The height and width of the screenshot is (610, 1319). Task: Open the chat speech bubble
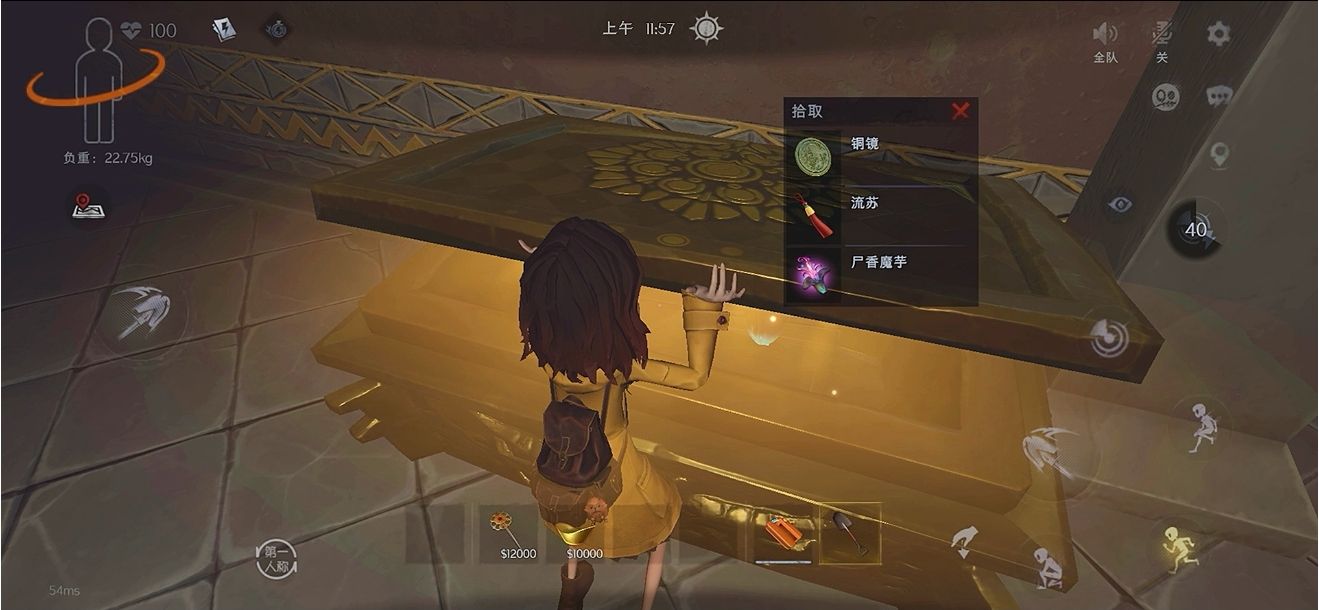1219,96
